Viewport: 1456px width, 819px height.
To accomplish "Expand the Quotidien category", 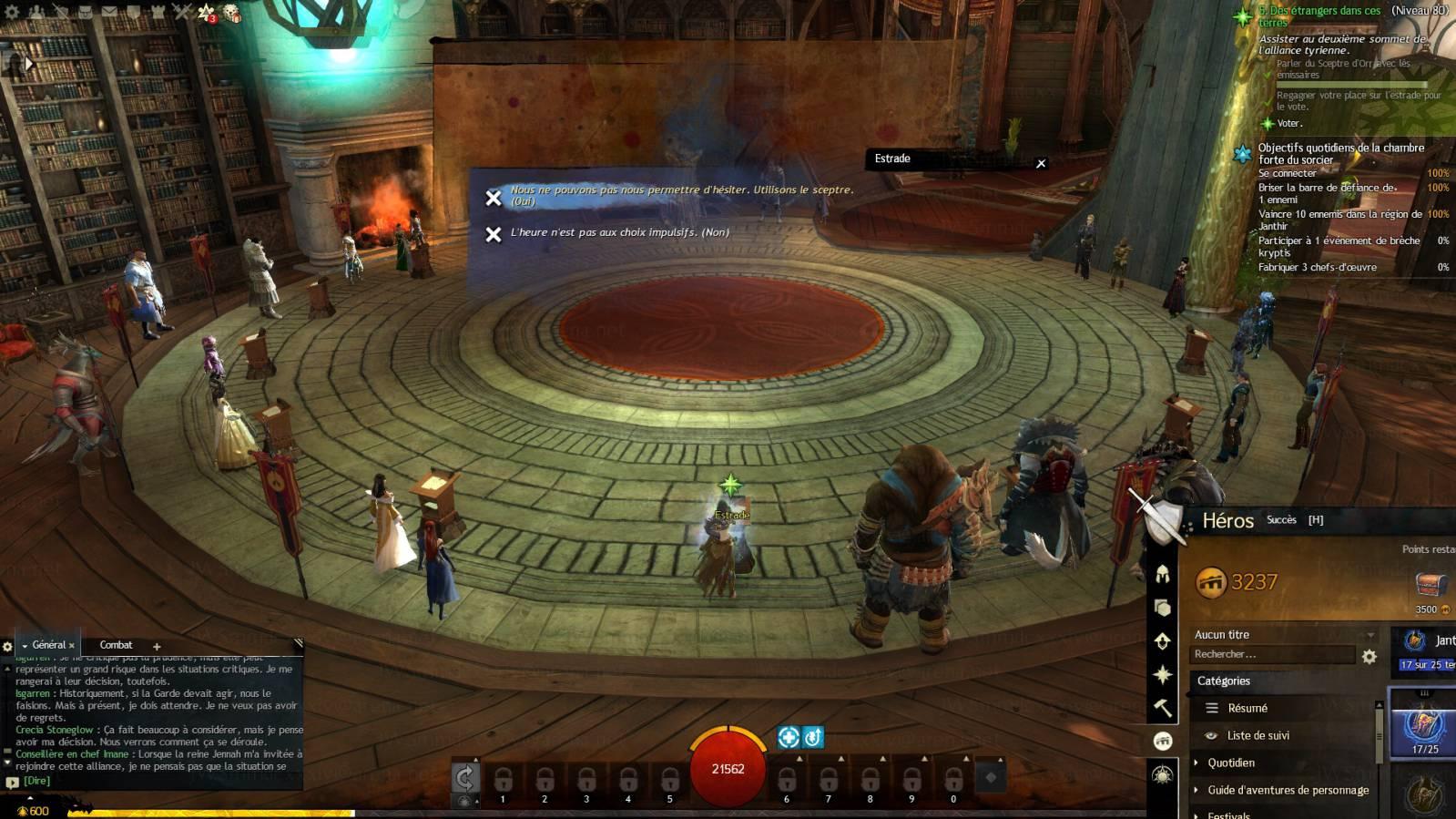I will pos(1230,763).
